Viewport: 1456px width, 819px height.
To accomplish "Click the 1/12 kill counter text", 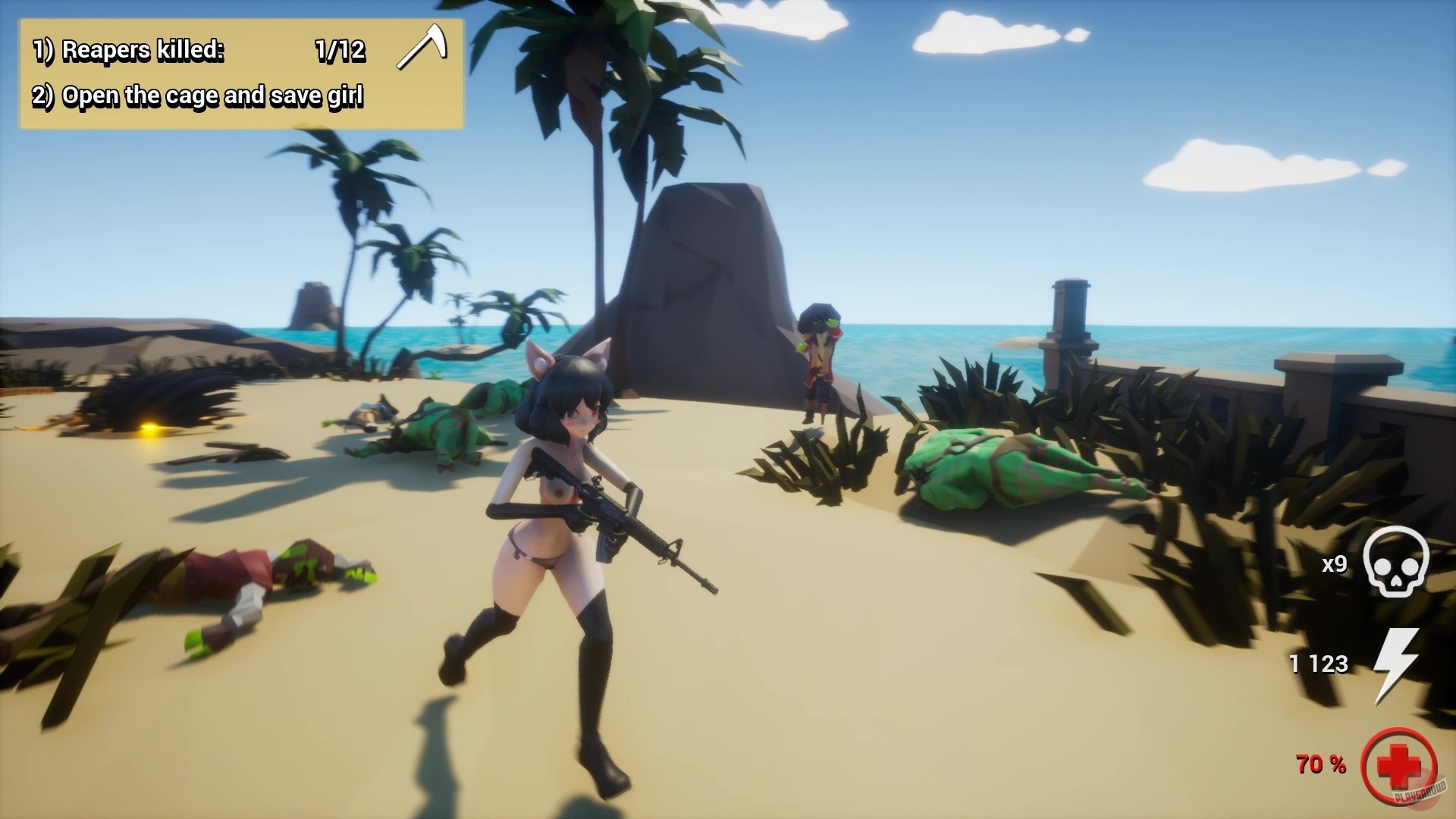I will point(340,52).
